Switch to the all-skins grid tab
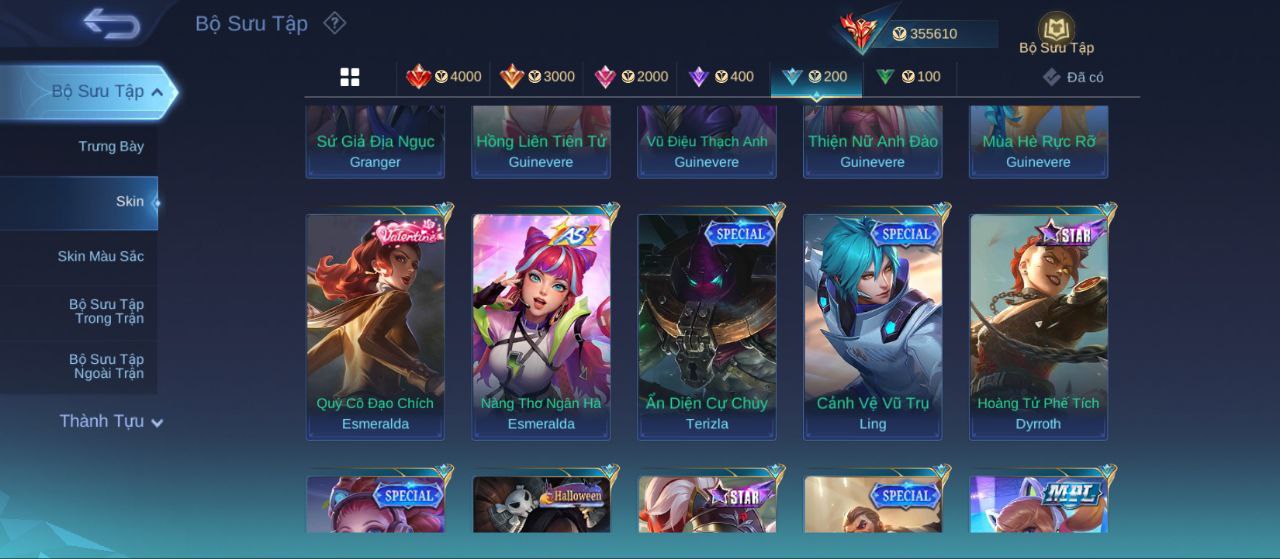 point(350,77)
